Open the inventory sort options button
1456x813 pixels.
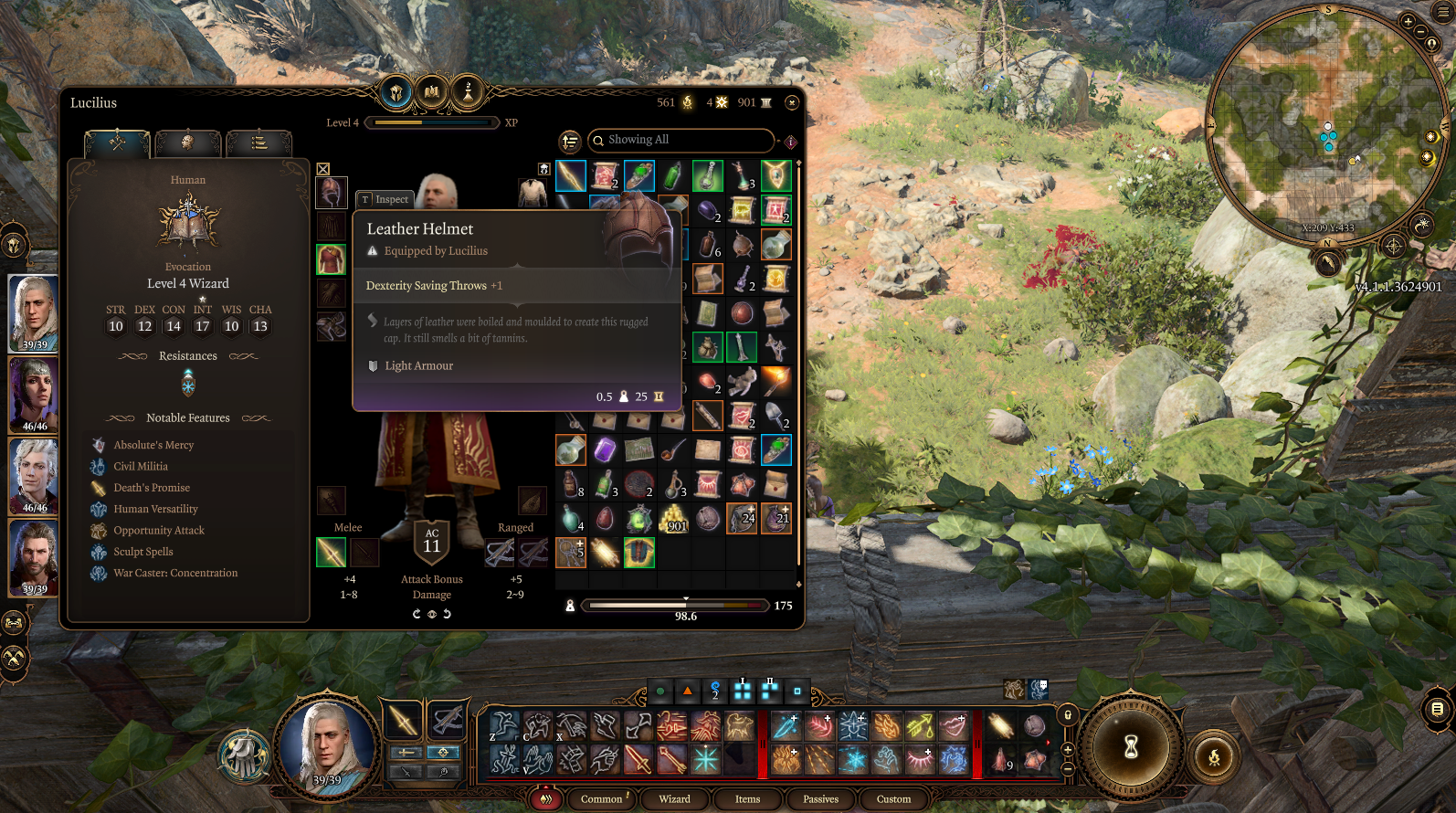point(570,141)
